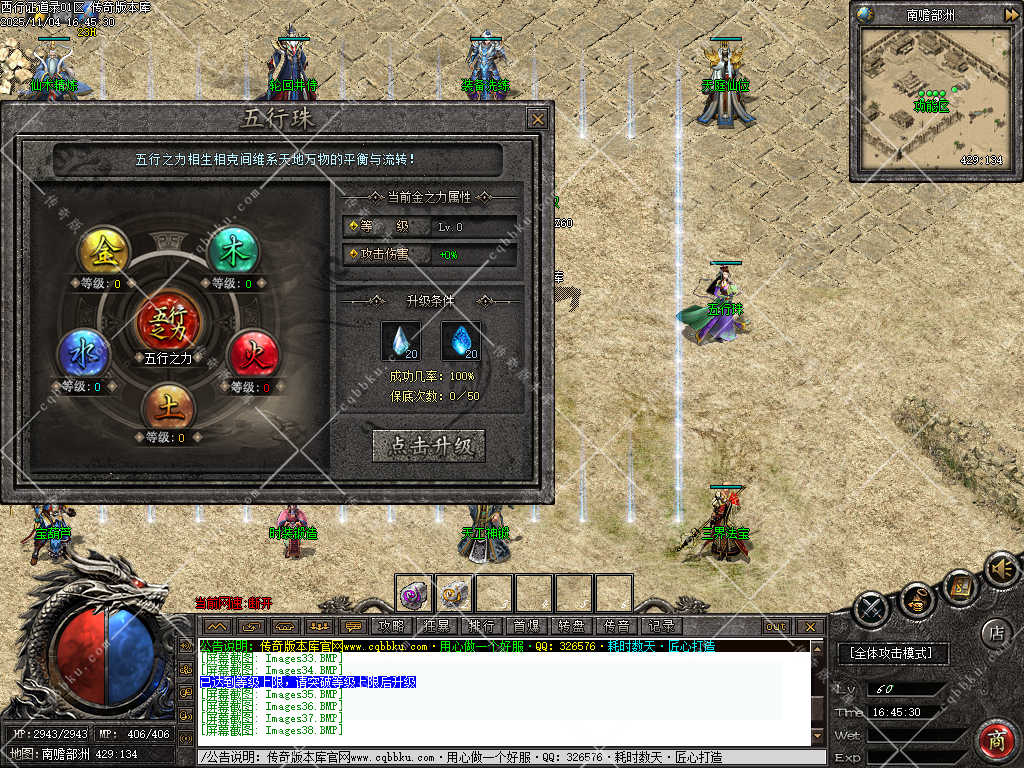Activate the central 五行之力 orb
The height and width of the screenshot is (768, 1024).
click(x=167, y=320)
